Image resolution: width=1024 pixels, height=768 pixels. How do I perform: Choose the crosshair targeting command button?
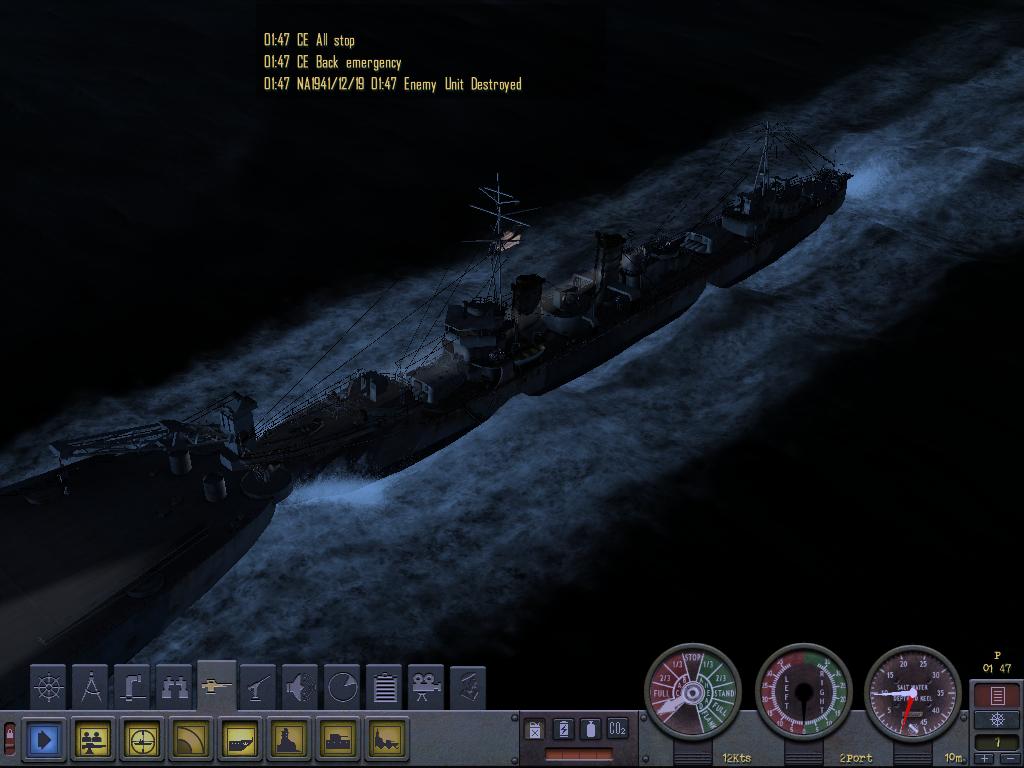[x=143, y=740]
